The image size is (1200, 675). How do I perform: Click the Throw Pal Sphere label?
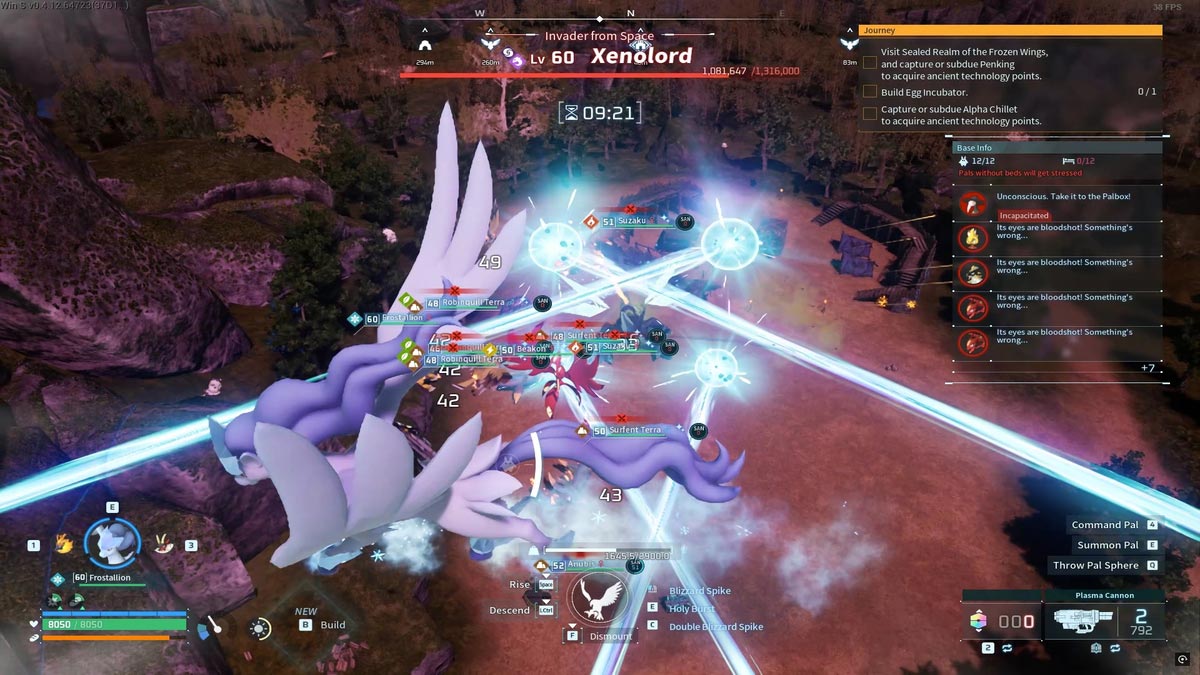click(1095, 565)
